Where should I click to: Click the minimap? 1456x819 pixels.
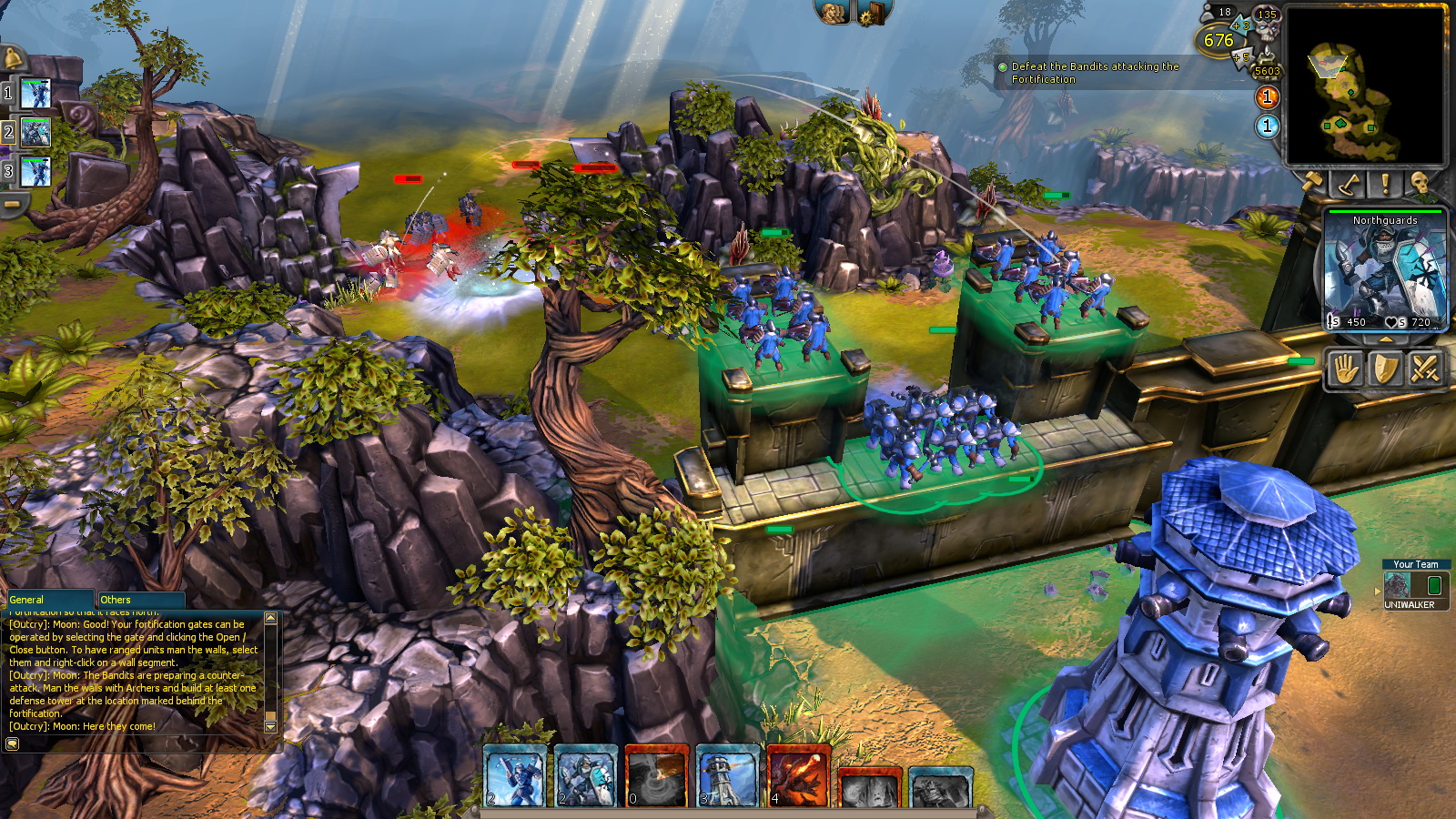point(1363,86)
